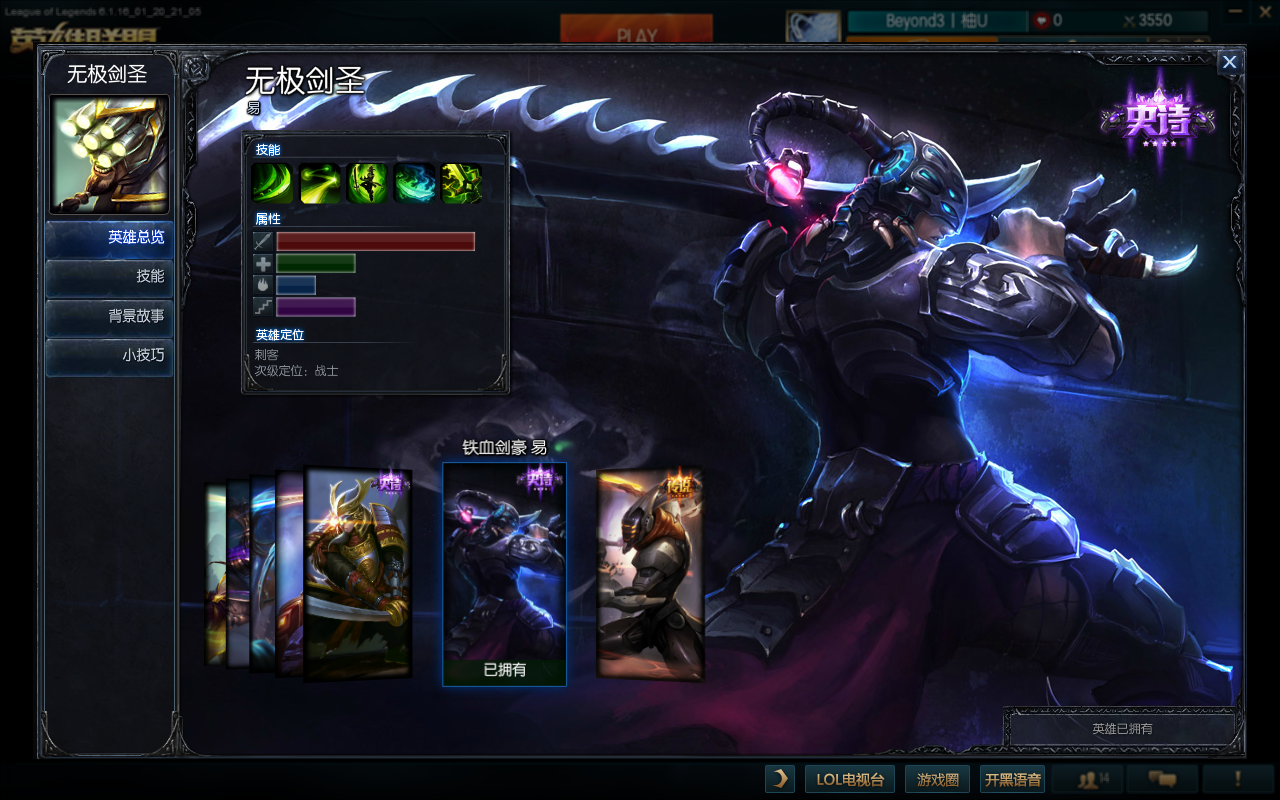Select the Highlander ultimate ability icon

462,184
